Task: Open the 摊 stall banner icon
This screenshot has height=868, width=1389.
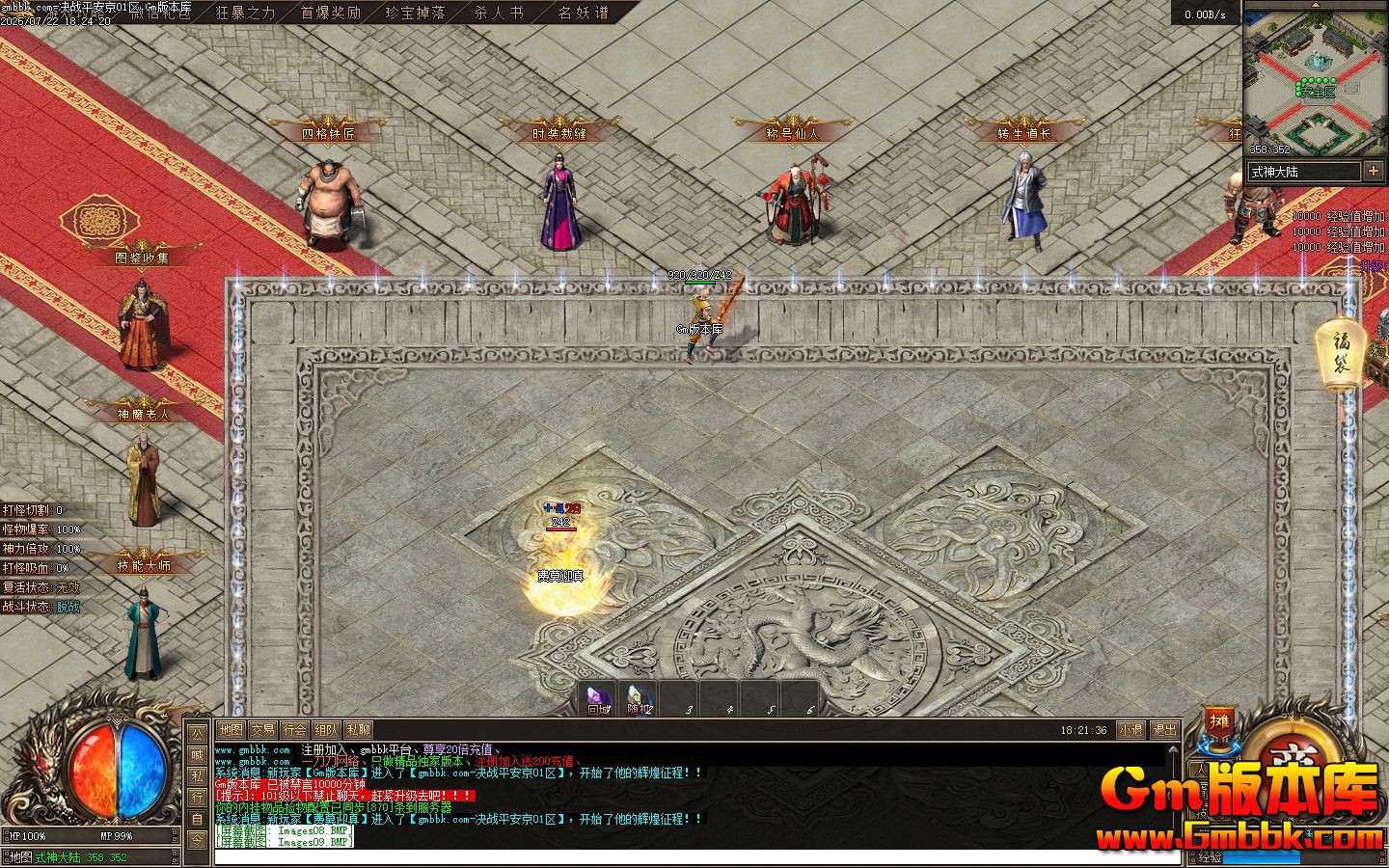Action: [1220, 721]
